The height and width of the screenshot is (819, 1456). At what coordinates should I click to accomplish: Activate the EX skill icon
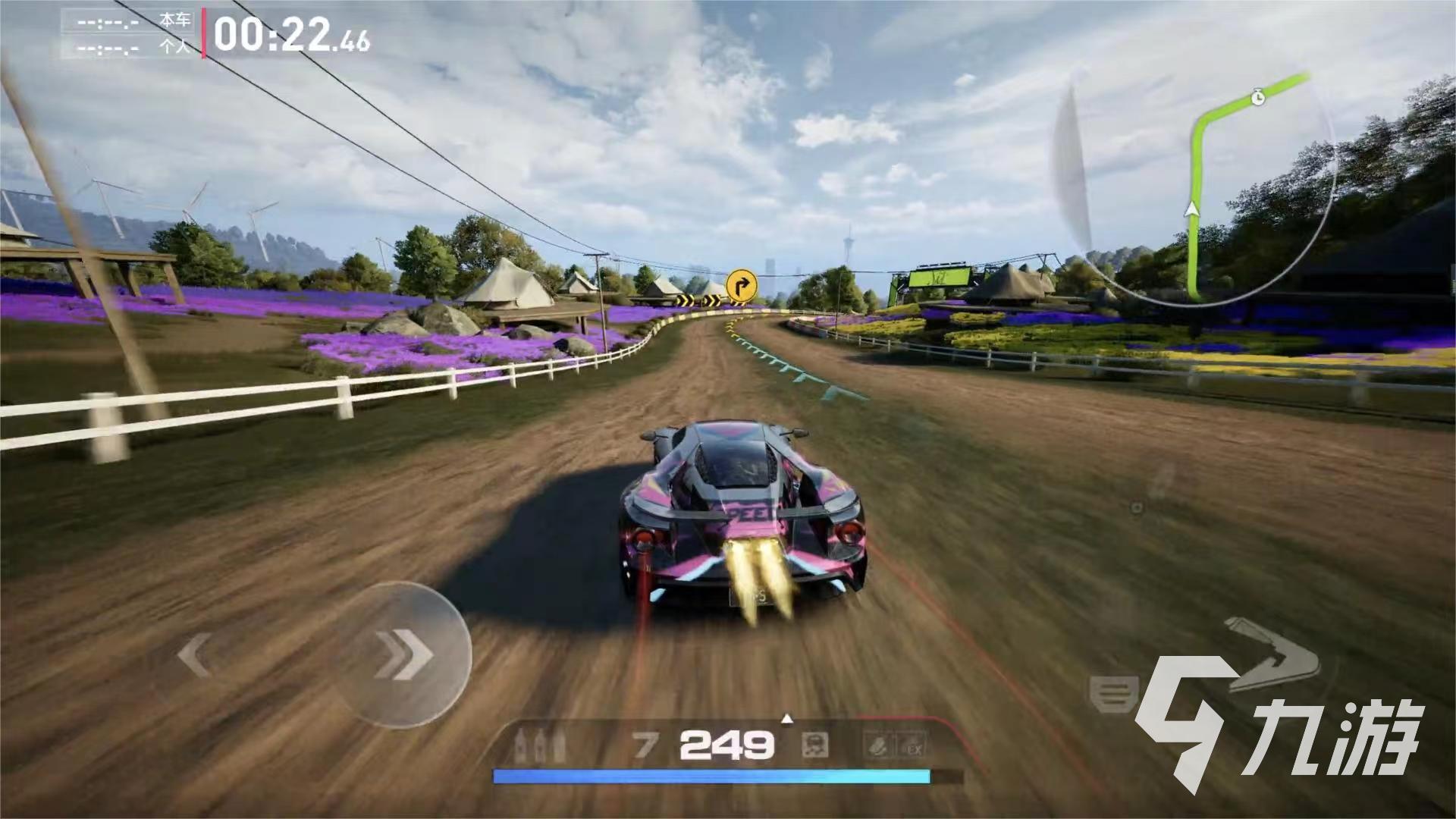tap(914, 747)
